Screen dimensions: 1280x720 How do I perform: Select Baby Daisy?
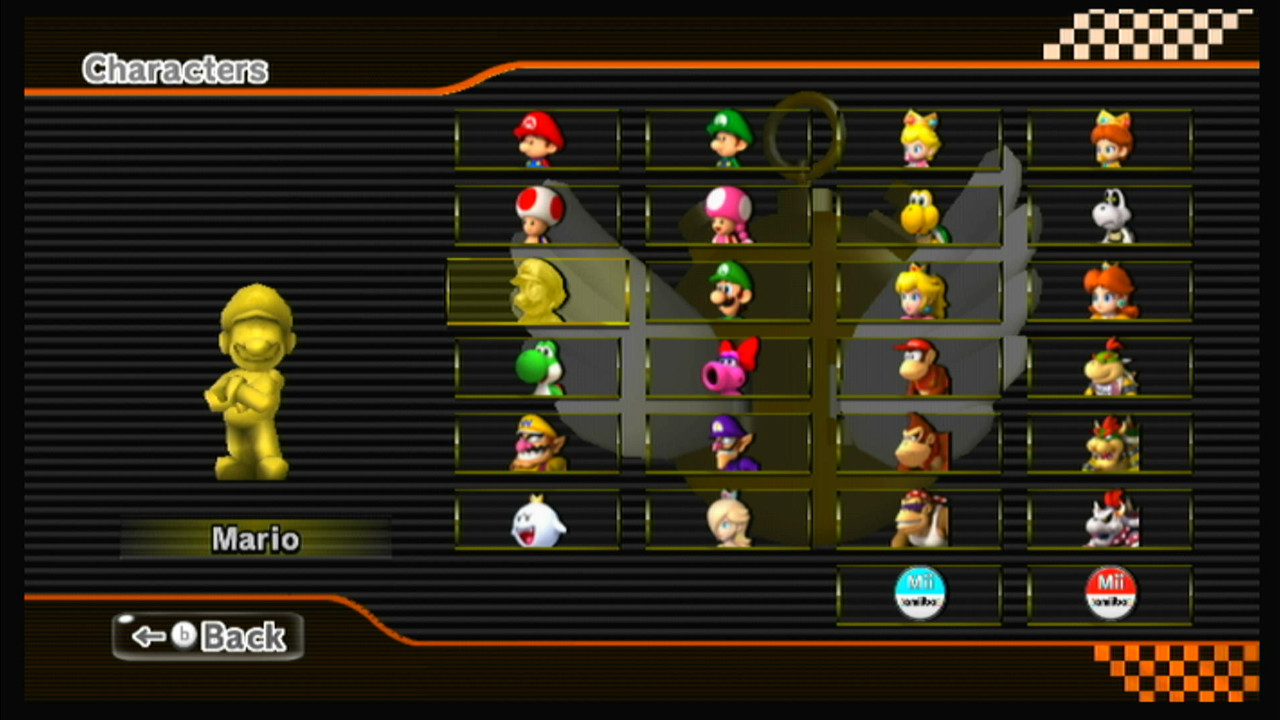[1112, 140]
